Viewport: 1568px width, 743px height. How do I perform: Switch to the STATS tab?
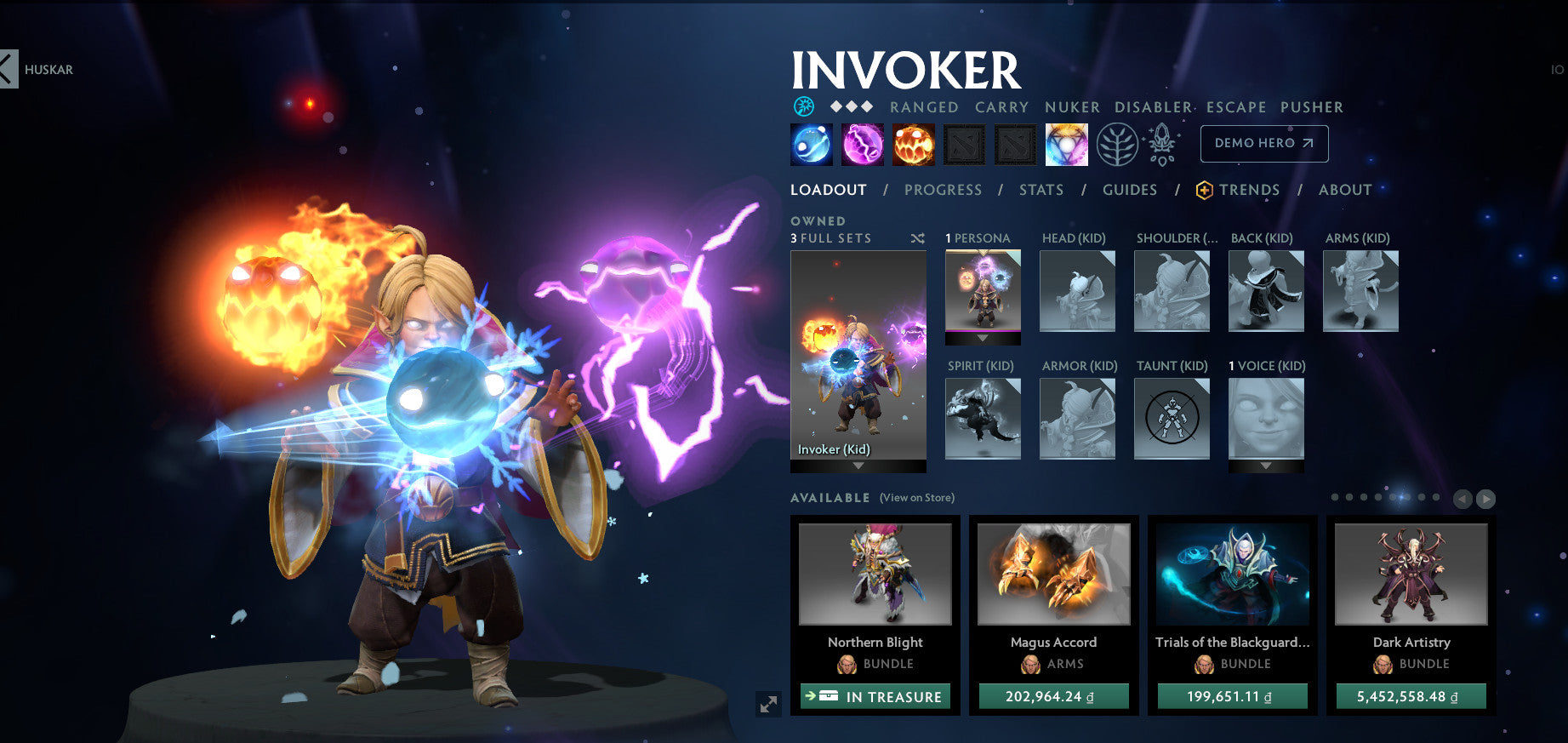tap(1041, 190)
